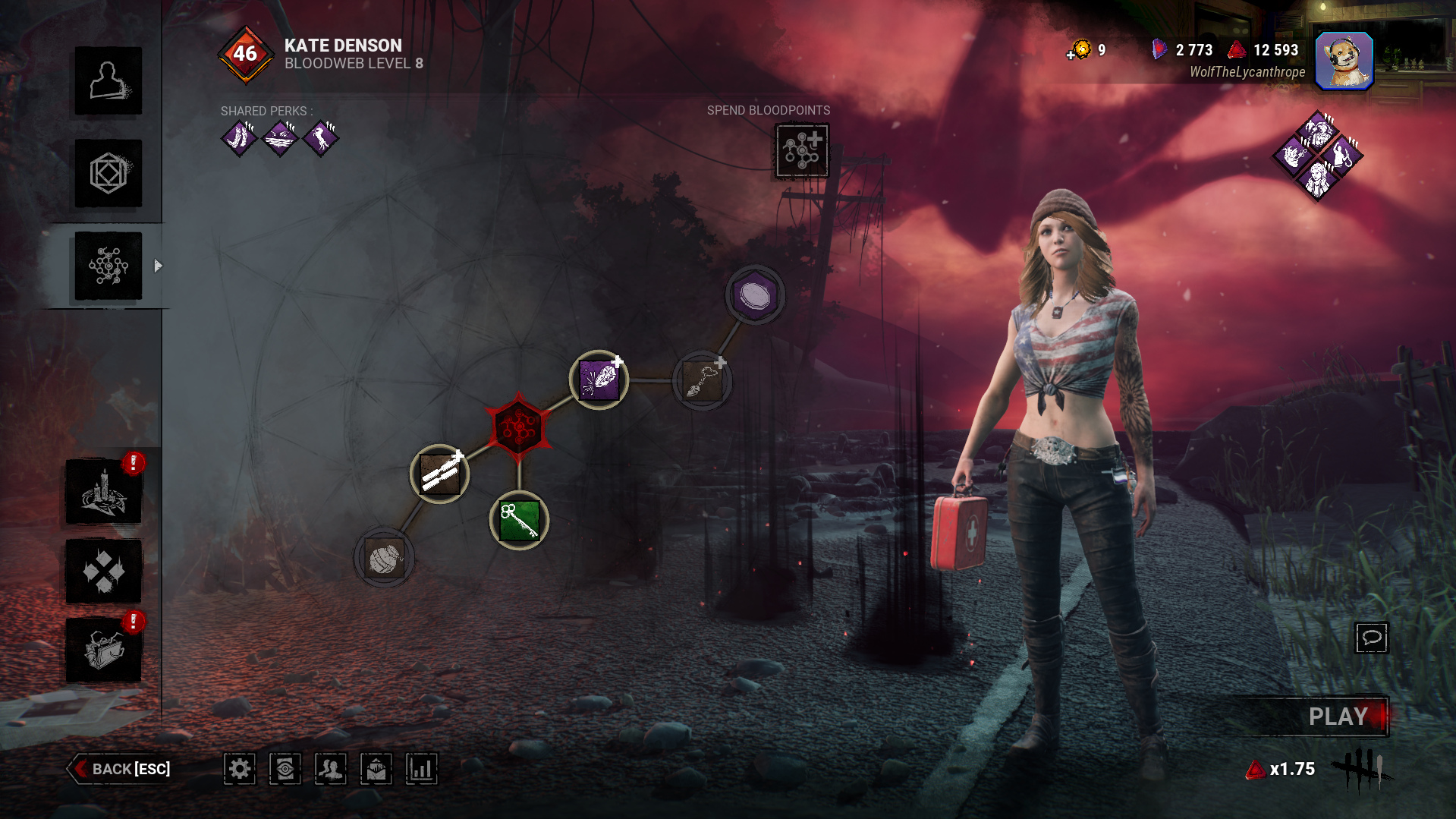1456x819 pixels.
Task: Select the purple coin offering node
Action: (x=755, y=295)
